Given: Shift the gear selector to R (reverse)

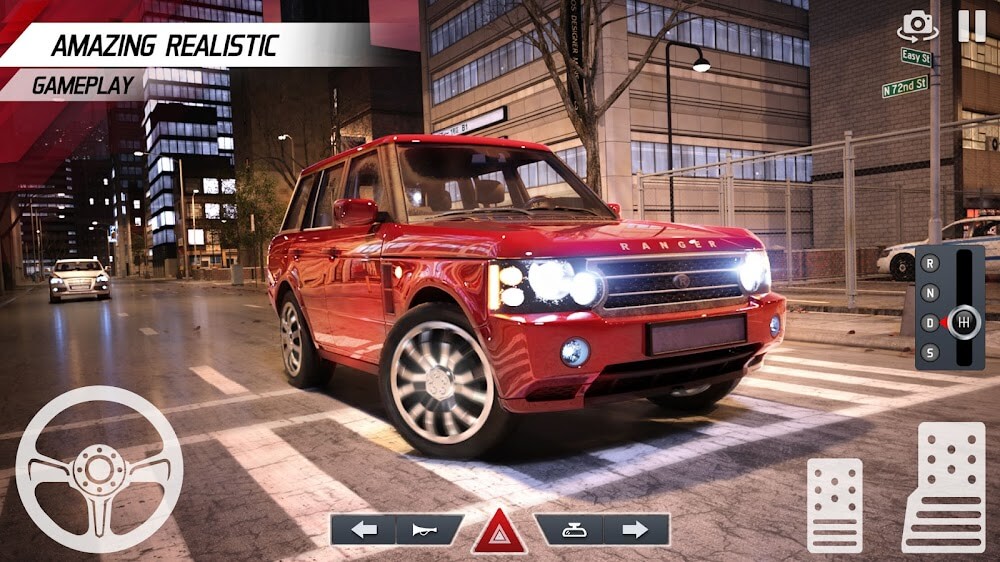Looking at the screenshot, I should coord(930,264).
